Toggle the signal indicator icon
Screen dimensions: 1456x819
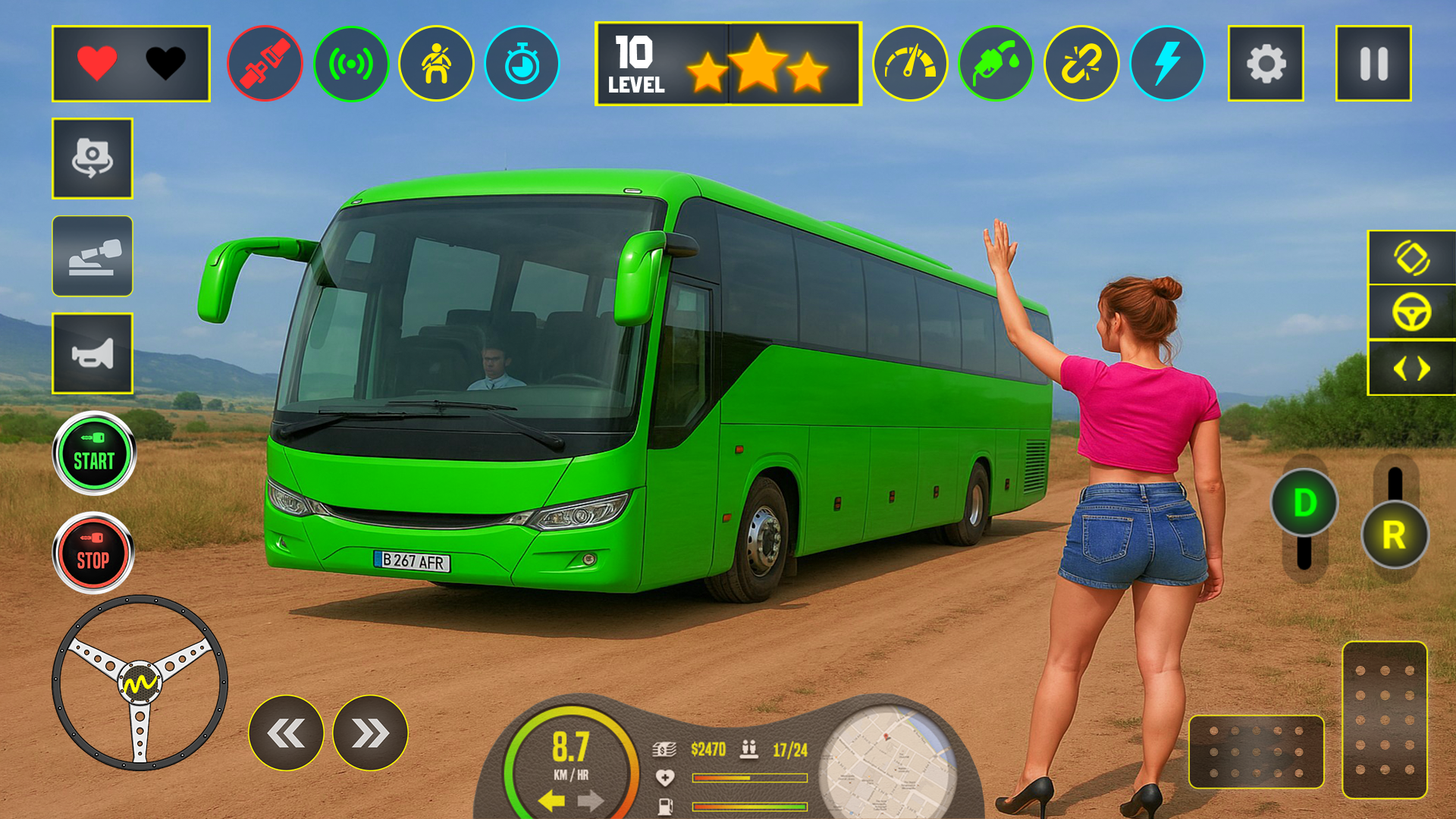351,64
